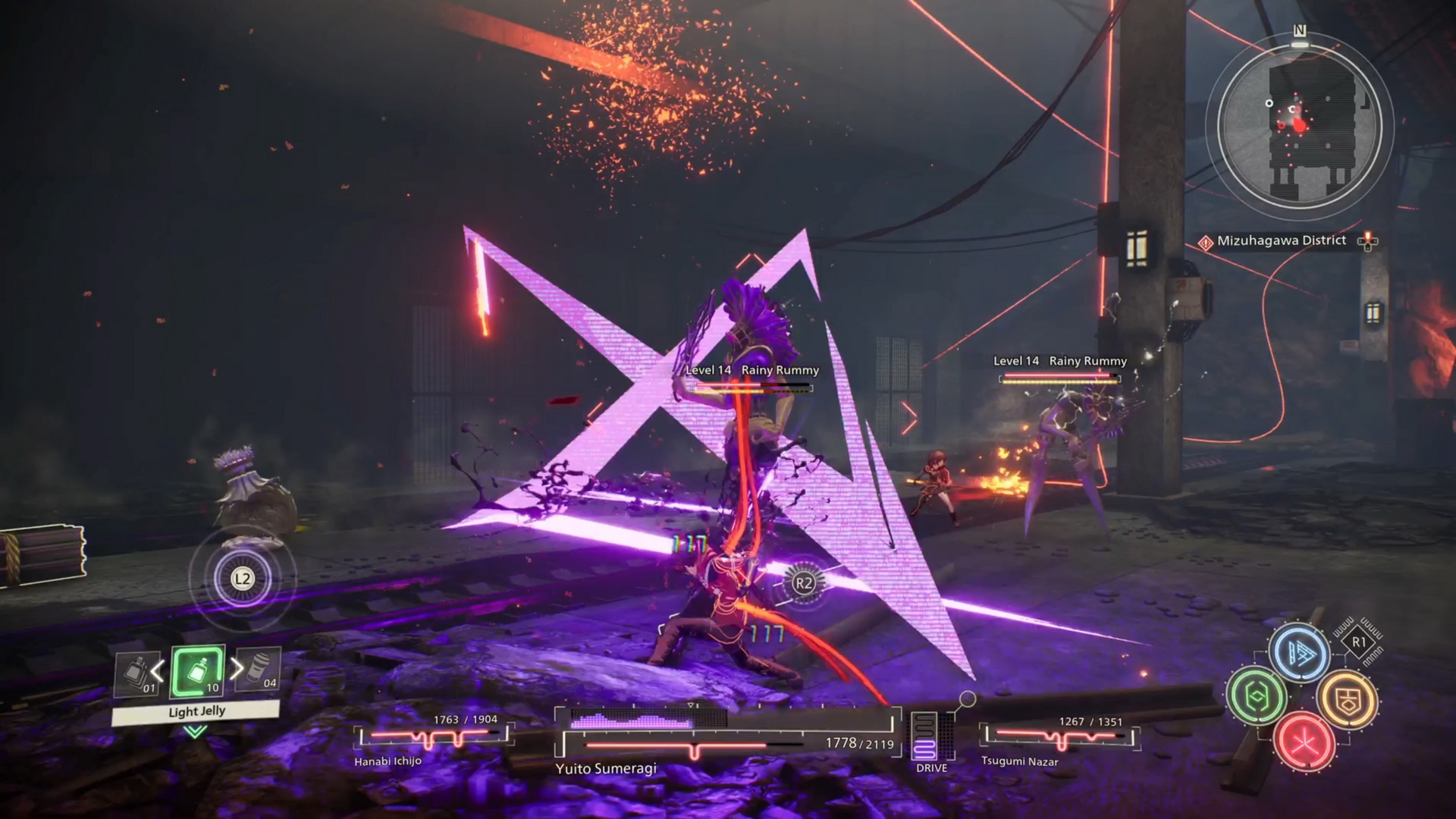Use the selected Light Jelly item
Viewport: 1456px width, 819px height.
[x=197, y=671]
